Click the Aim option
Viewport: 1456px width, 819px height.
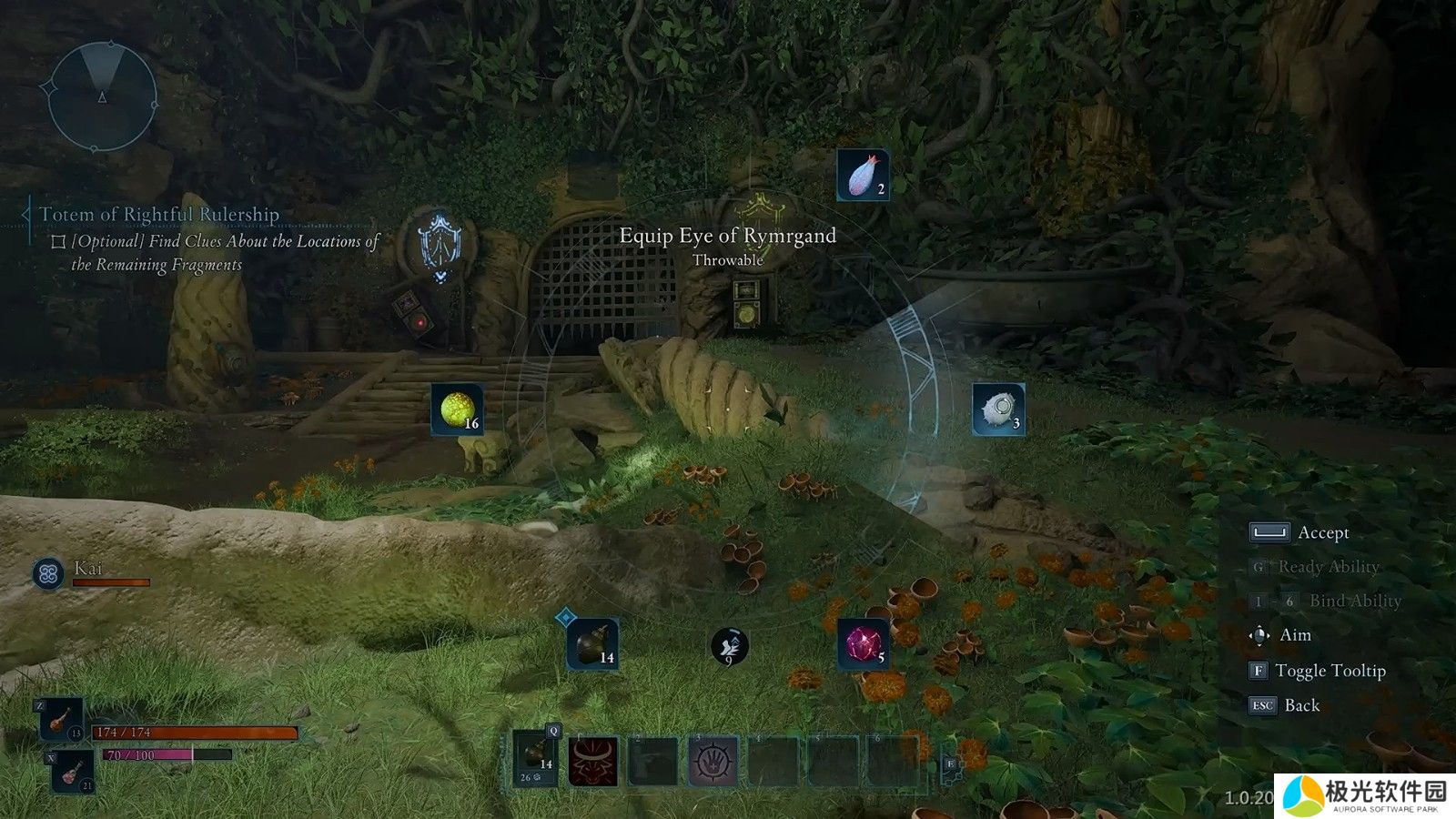[1295, 635]
